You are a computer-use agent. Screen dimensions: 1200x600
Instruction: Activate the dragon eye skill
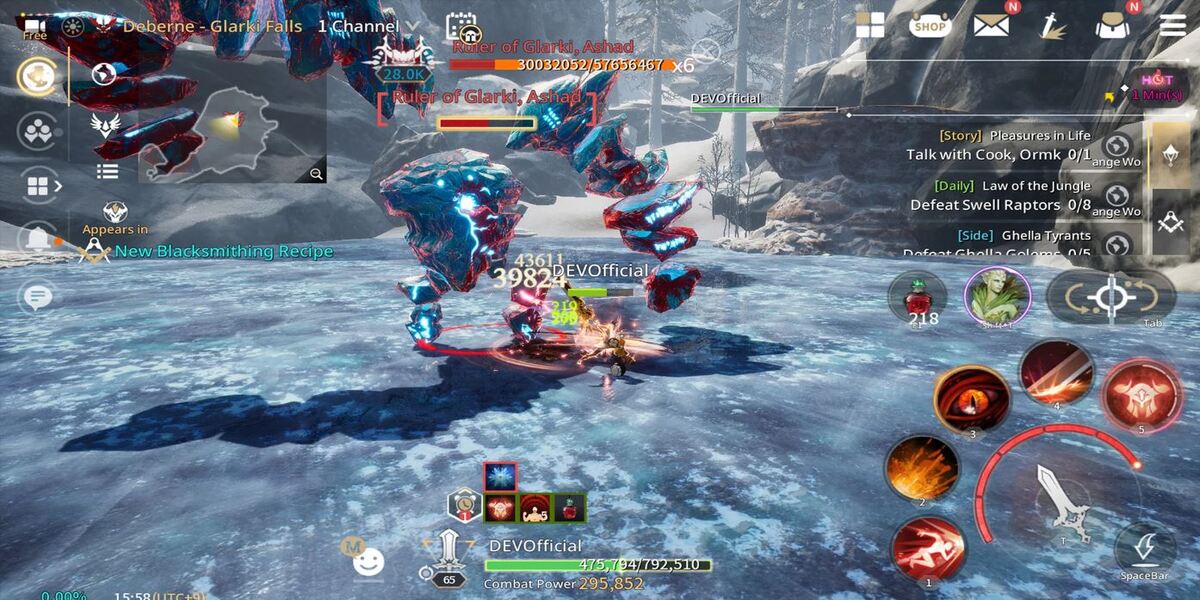tap(971, 399)
